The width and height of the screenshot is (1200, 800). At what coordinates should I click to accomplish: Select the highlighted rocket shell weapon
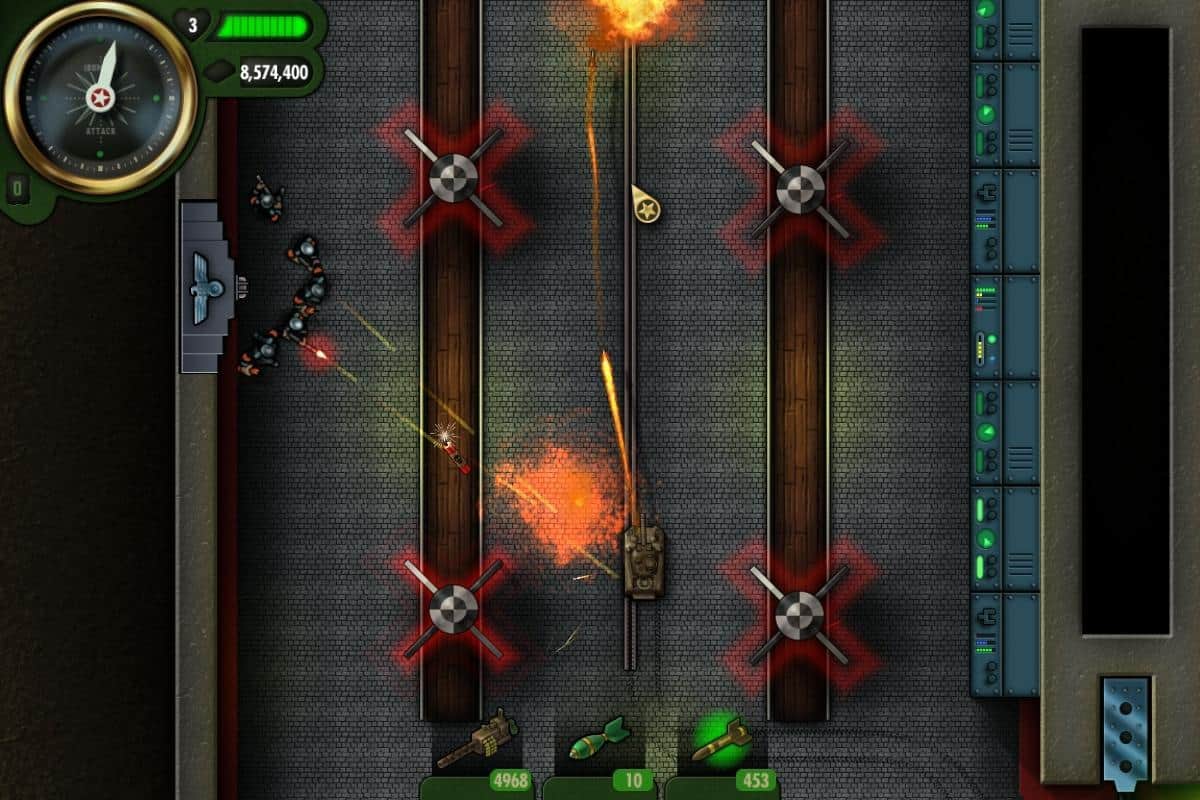click(721, 742)
